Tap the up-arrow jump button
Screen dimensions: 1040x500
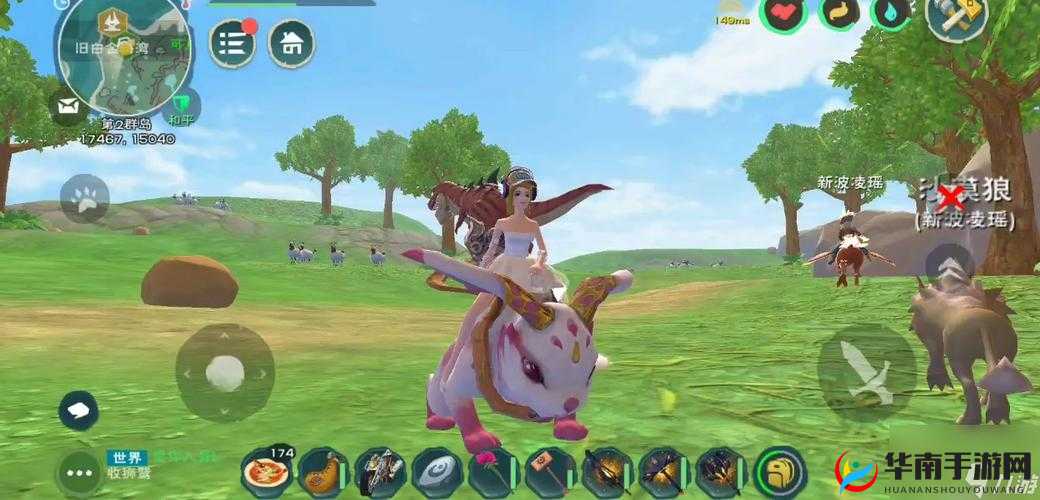[x=951, y=267]
